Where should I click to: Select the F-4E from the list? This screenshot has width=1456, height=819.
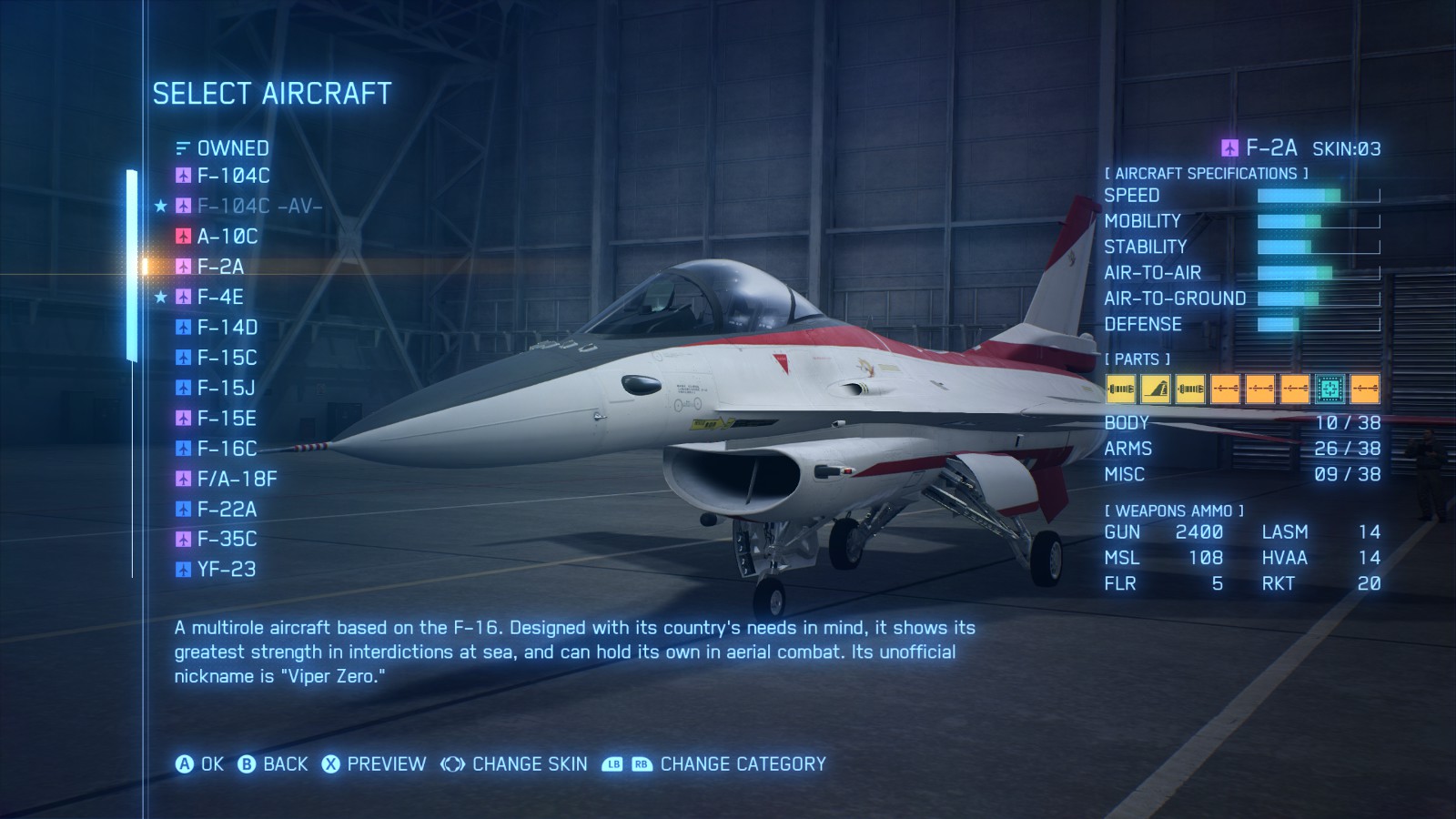pos(220,298)
